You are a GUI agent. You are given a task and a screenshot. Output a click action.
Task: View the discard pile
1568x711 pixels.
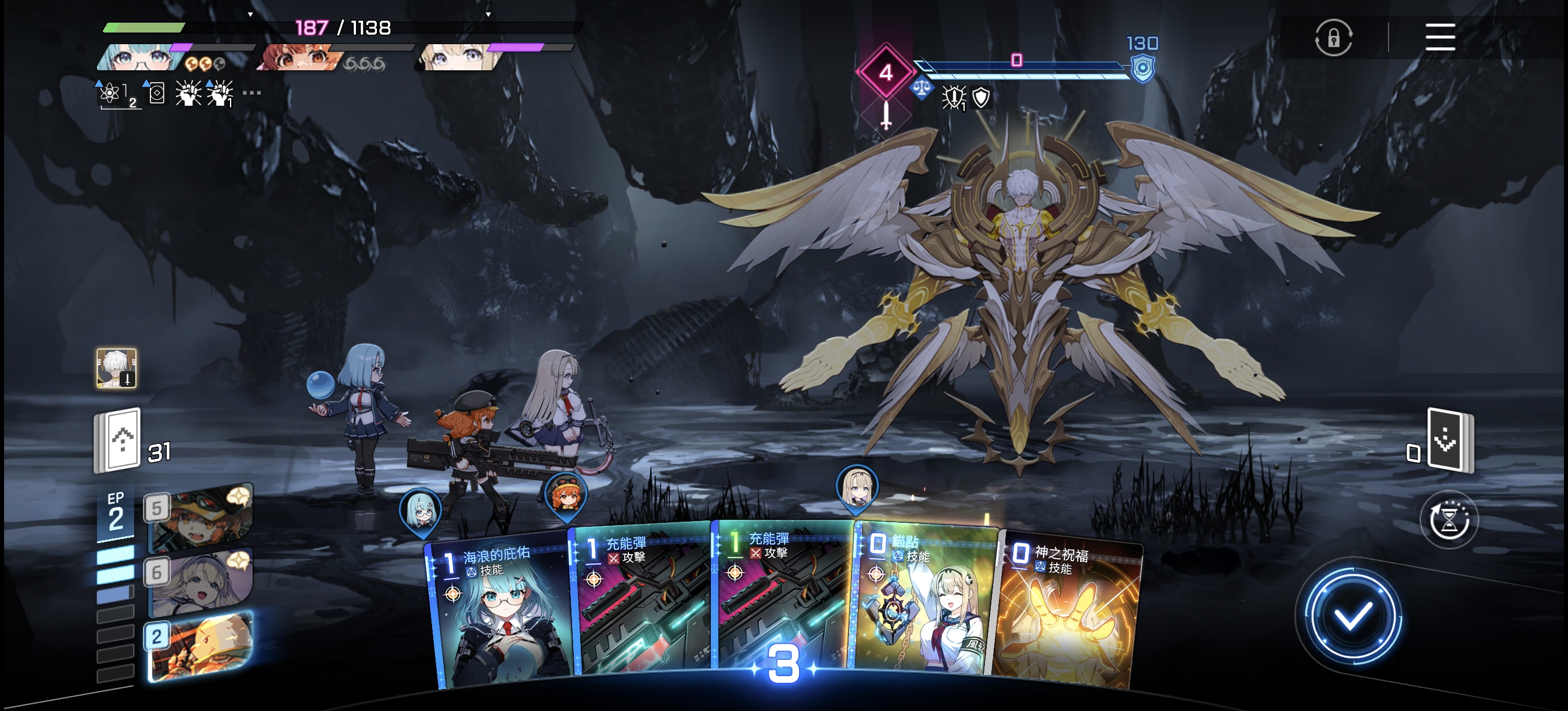1450,441
